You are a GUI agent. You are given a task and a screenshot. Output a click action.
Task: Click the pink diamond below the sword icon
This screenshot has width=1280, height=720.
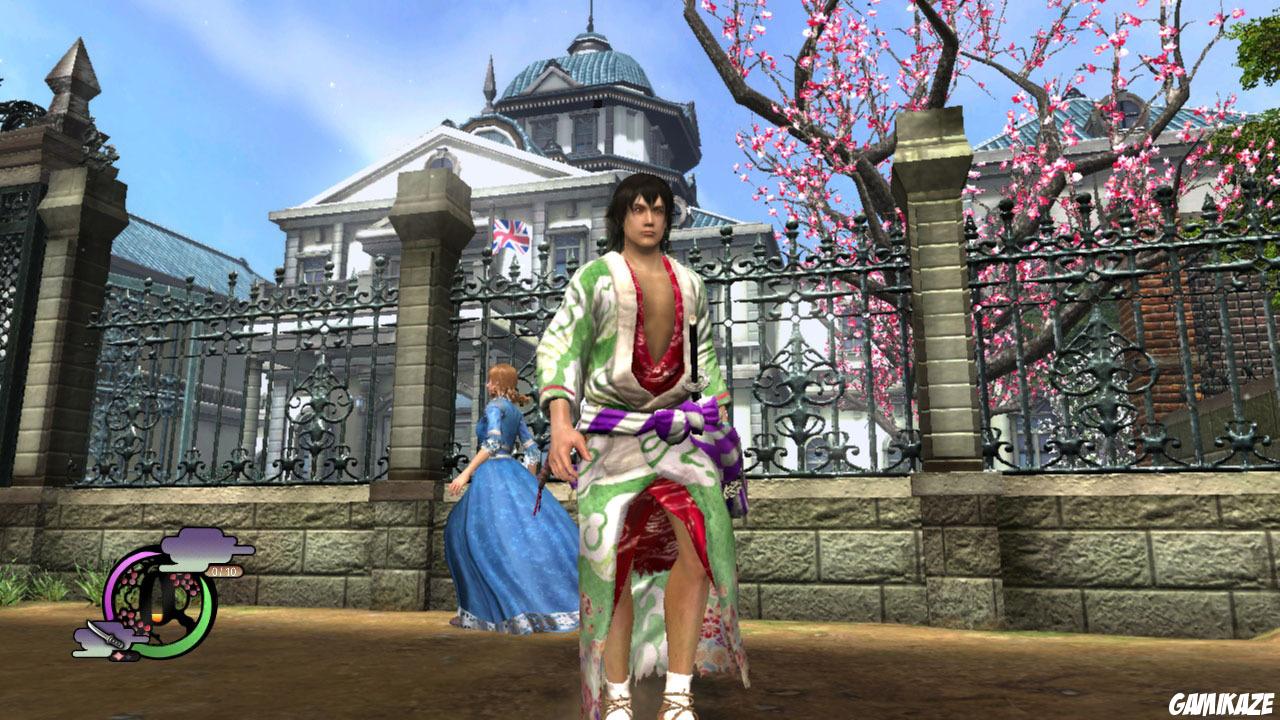coord(118,655)
